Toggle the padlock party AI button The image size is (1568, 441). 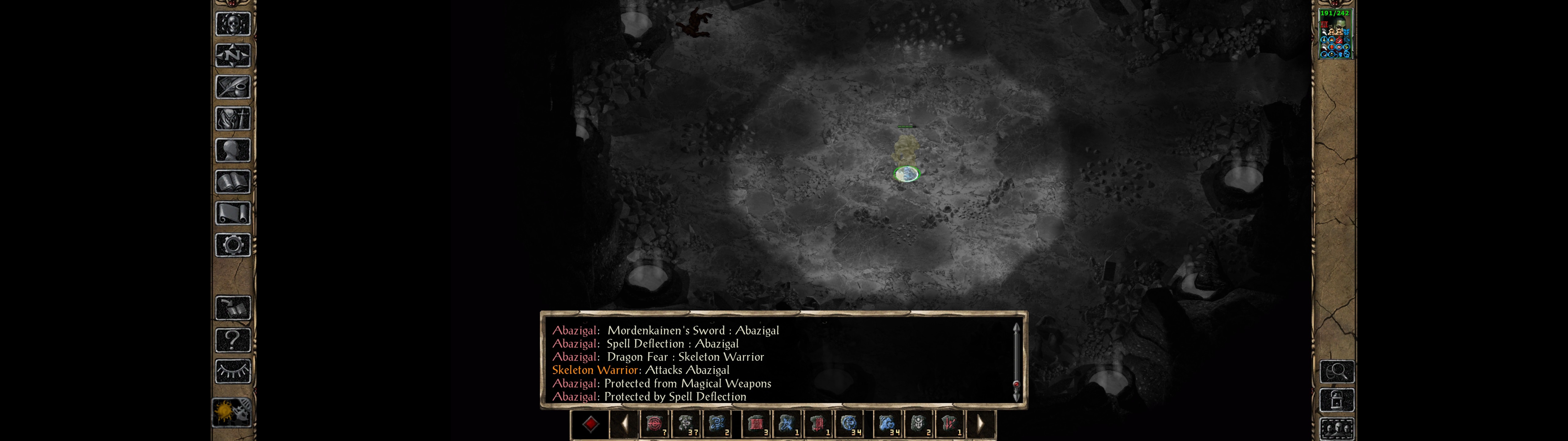[1337, 400]
